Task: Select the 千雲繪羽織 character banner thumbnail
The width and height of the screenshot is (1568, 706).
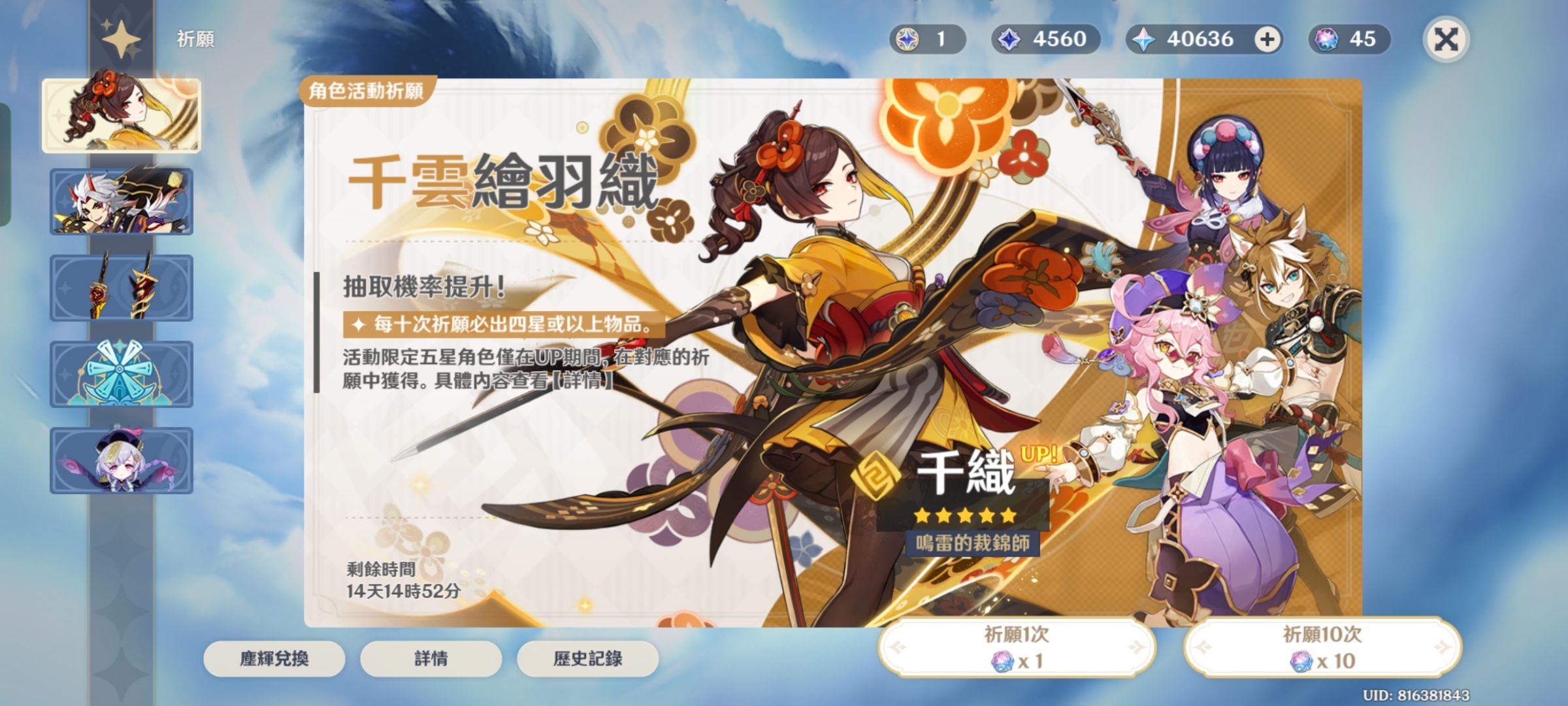Action: [x=122, y=115]
